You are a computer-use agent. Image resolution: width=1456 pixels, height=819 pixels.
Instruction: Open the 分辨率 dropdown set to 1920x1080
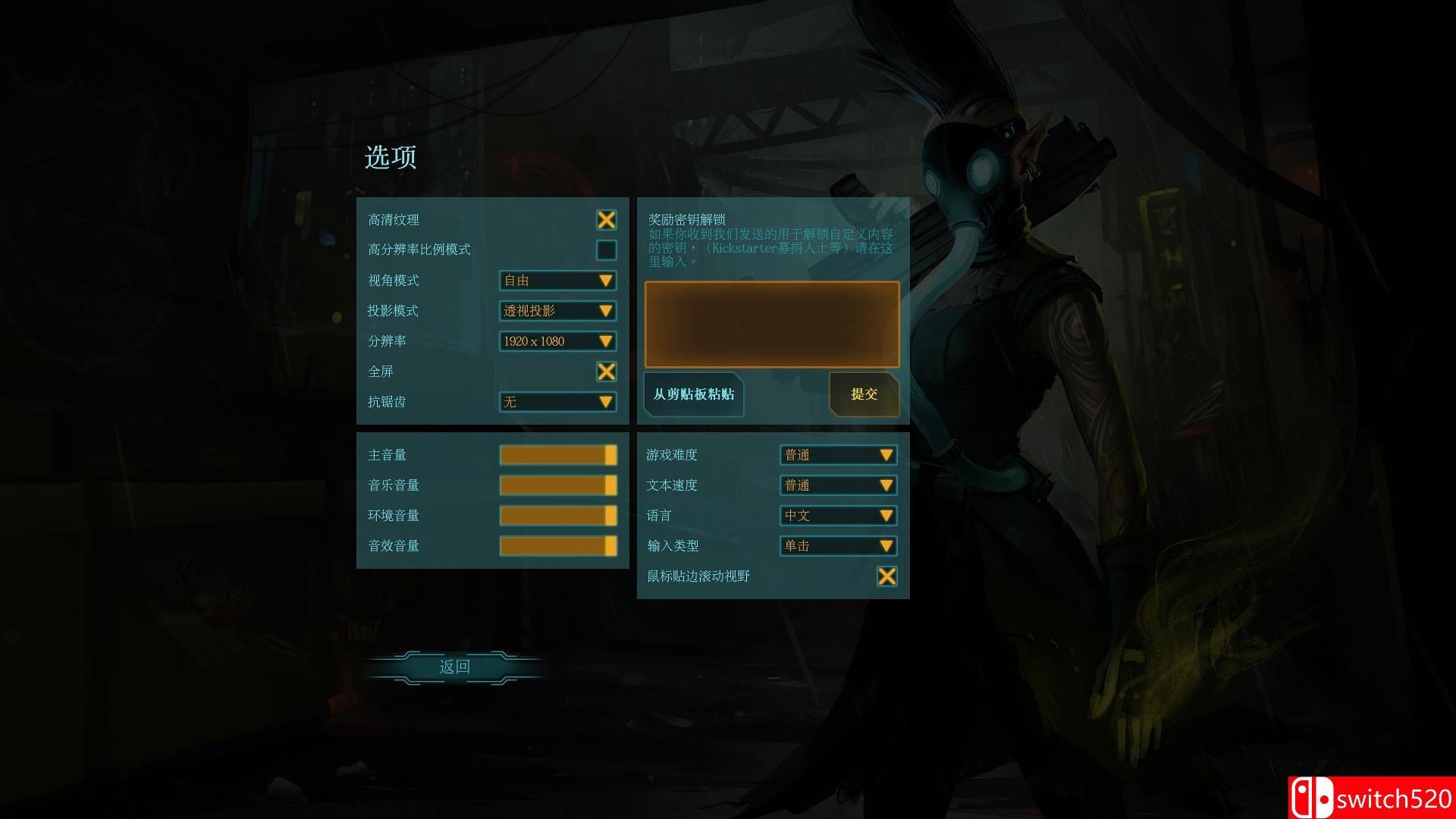557,341
